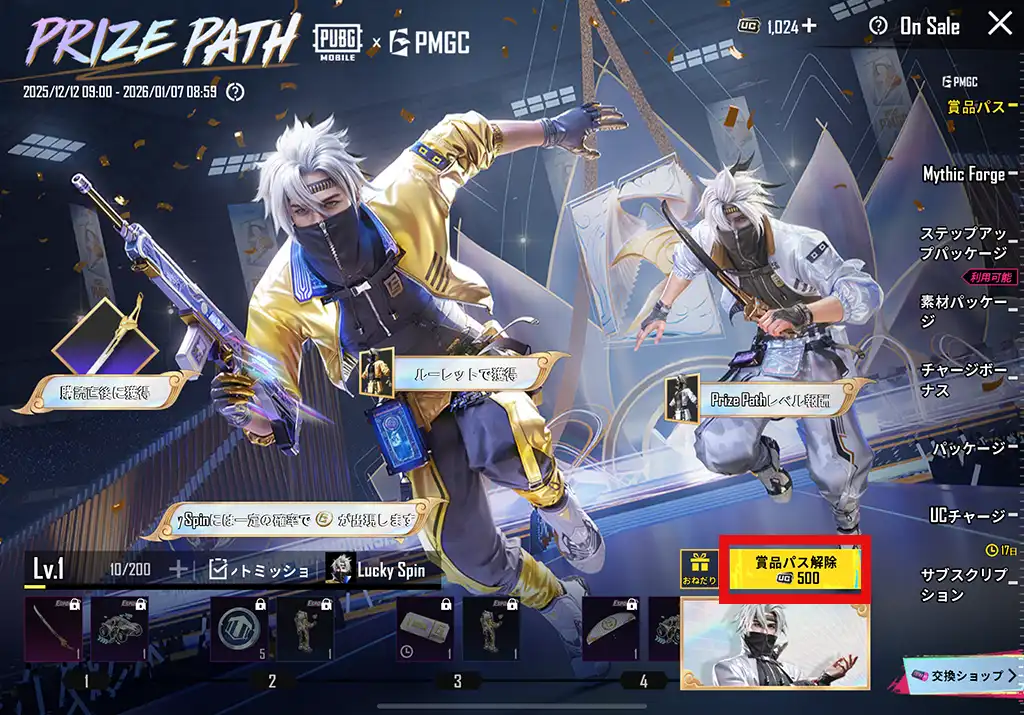The image size is (1024, 715).
Task: Open the On Sale help icon
Action: click(x=878, y=26)
